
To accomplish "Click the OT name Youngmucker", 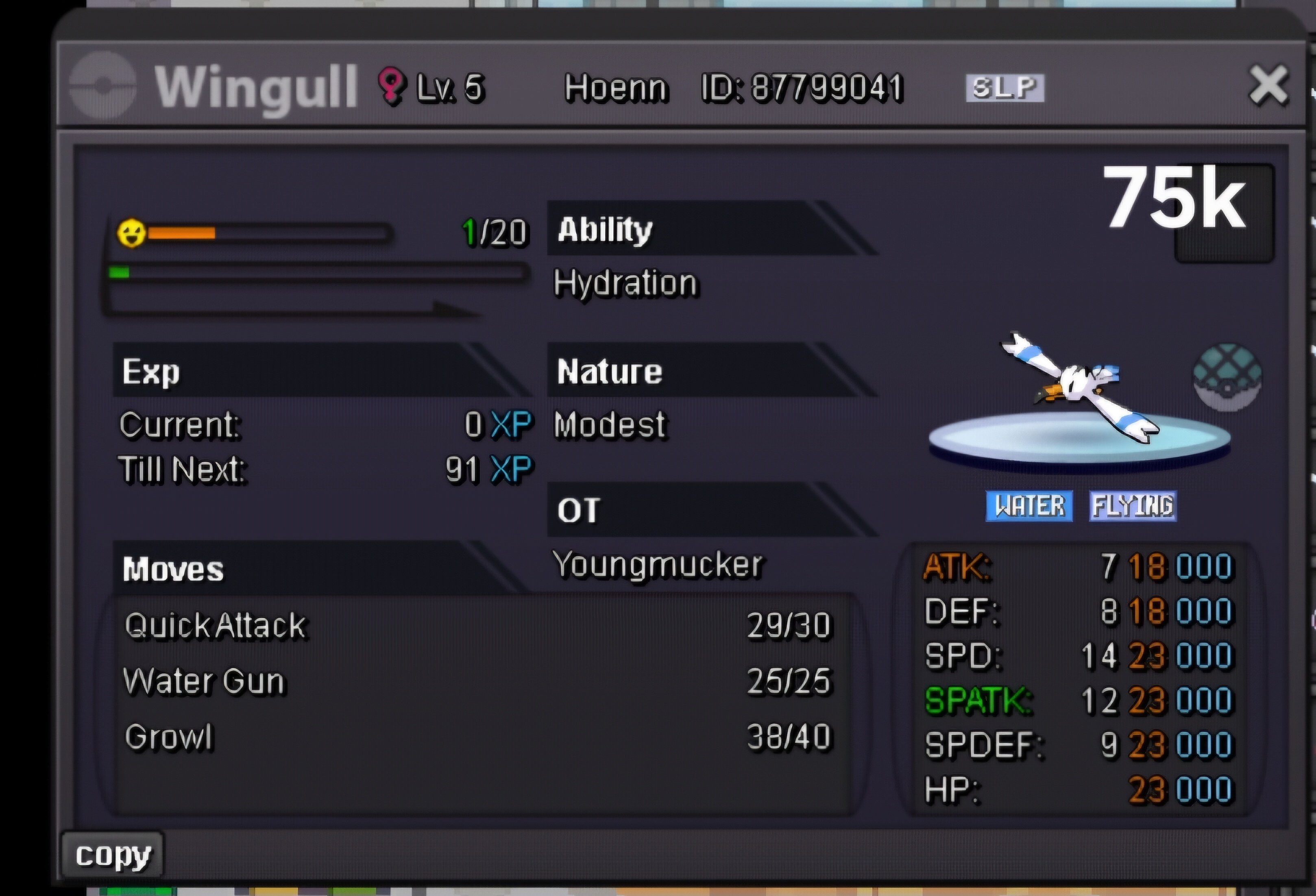I will click(x=658, y=565).
